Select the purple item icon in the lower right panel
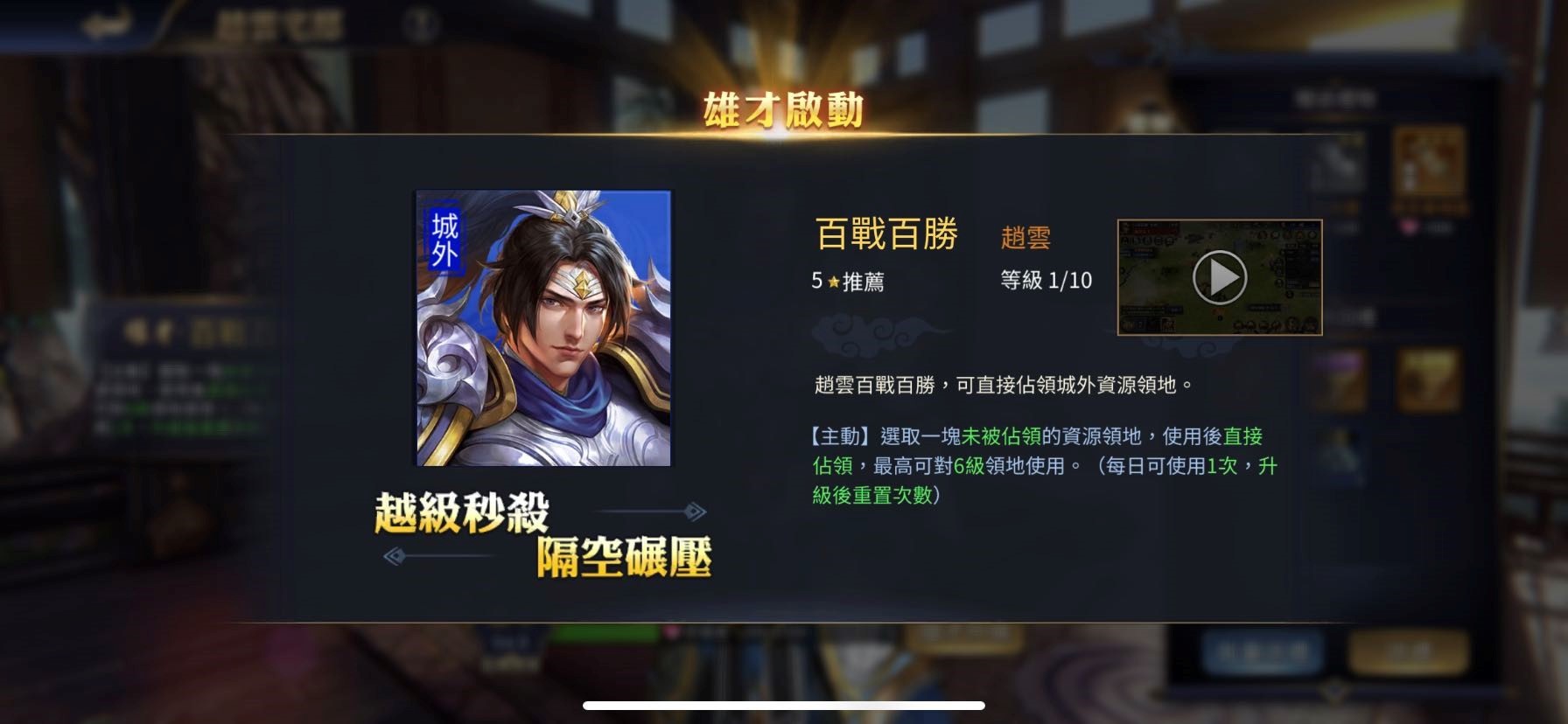The width and height of the screenshot is (1568, 724). (x=1340, y=380)
